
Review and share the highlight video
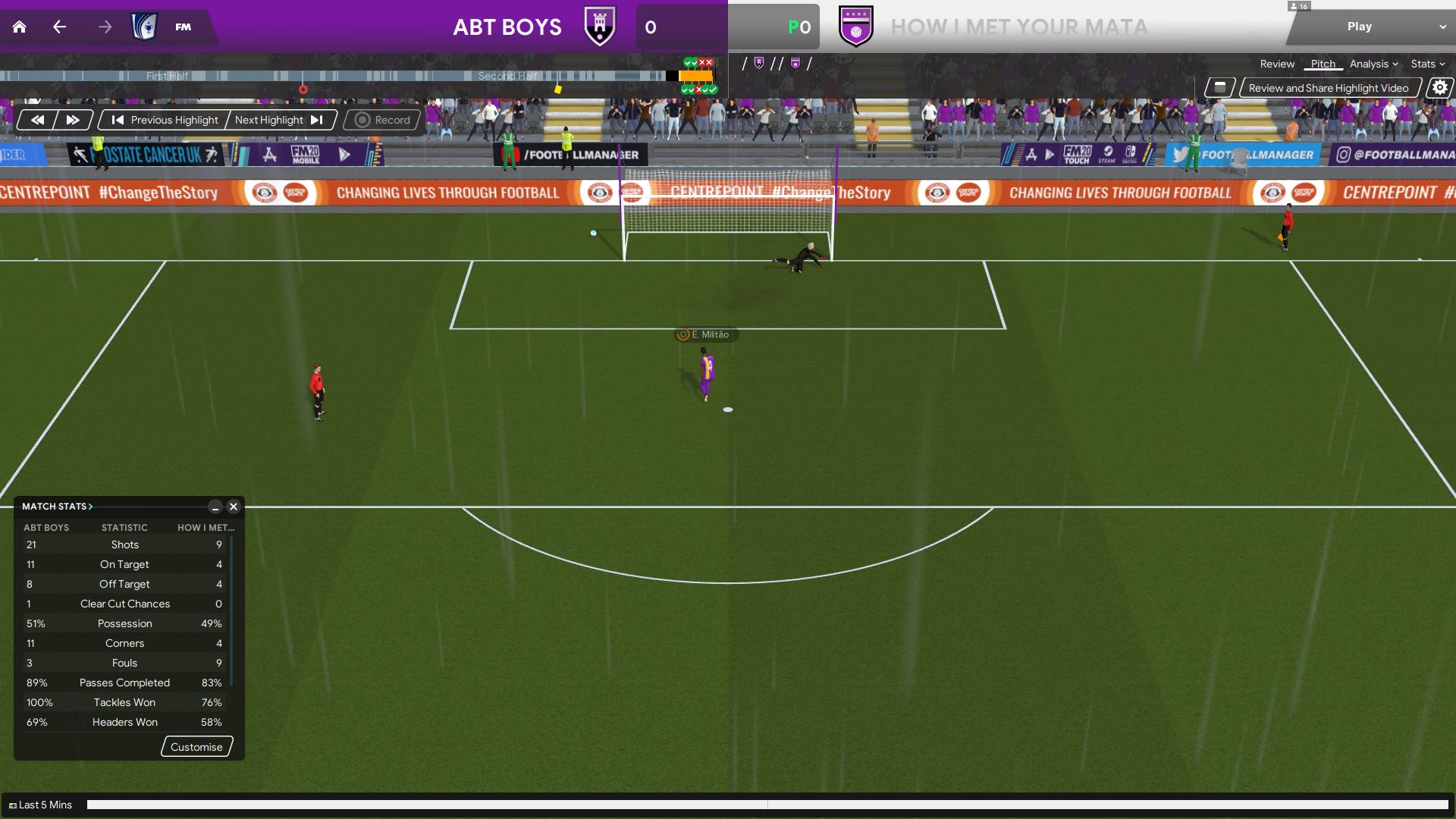click(x=1329, y=88)
